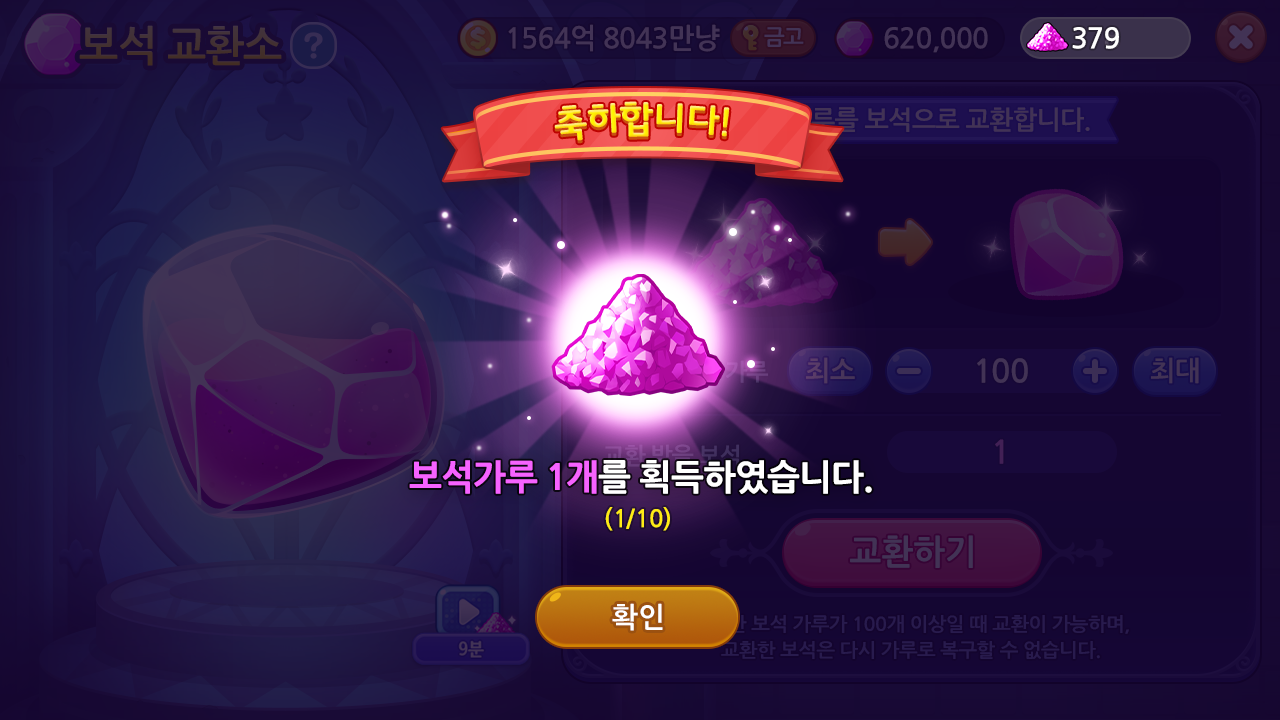The image size is (1280, 720).
Task: Click the amount input field showing 100
Action: coord(1002,370)
